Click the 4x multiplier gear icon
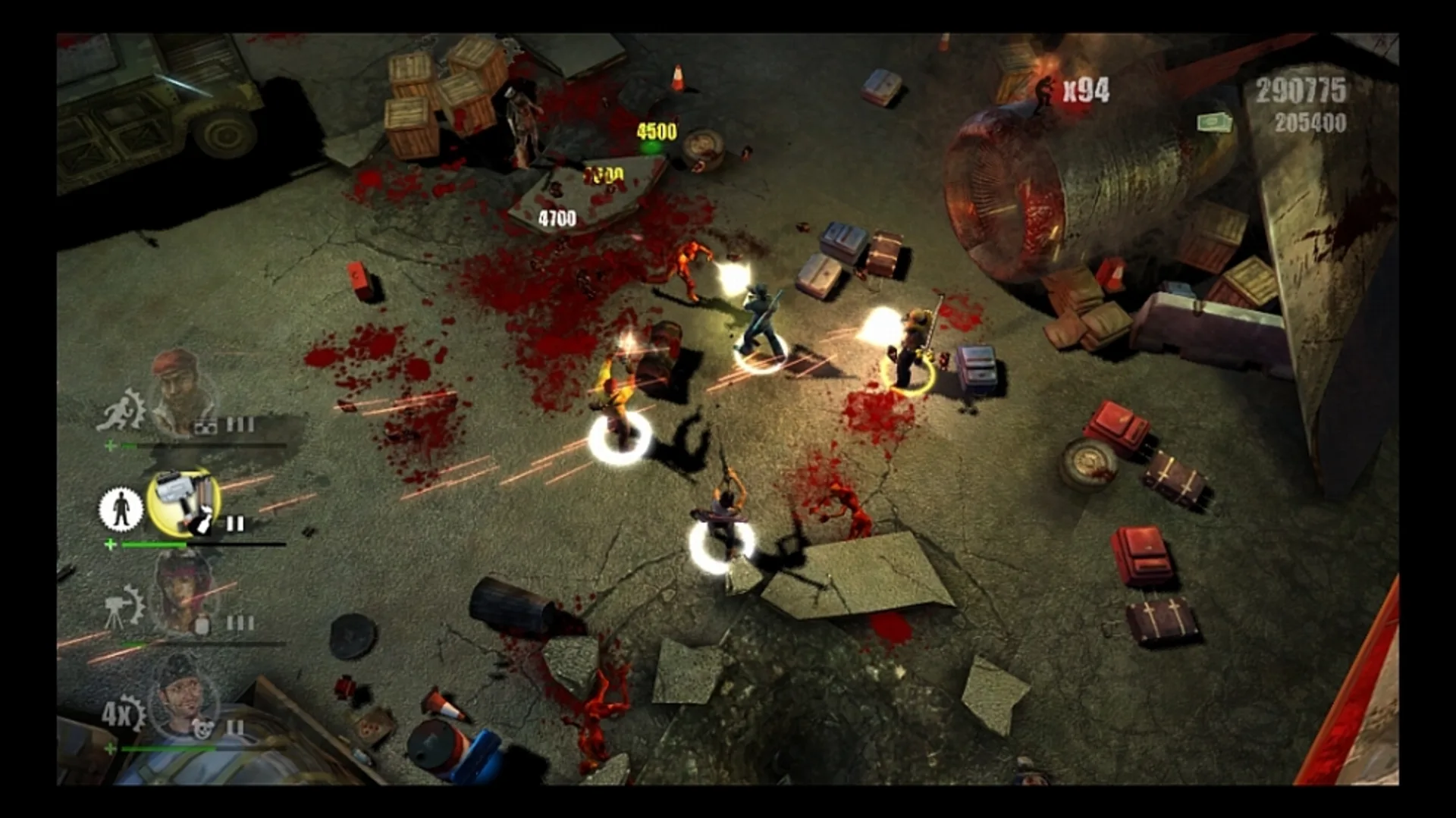Image resolution: width=1456 pixels, height=818 pixels. point(123,713)
